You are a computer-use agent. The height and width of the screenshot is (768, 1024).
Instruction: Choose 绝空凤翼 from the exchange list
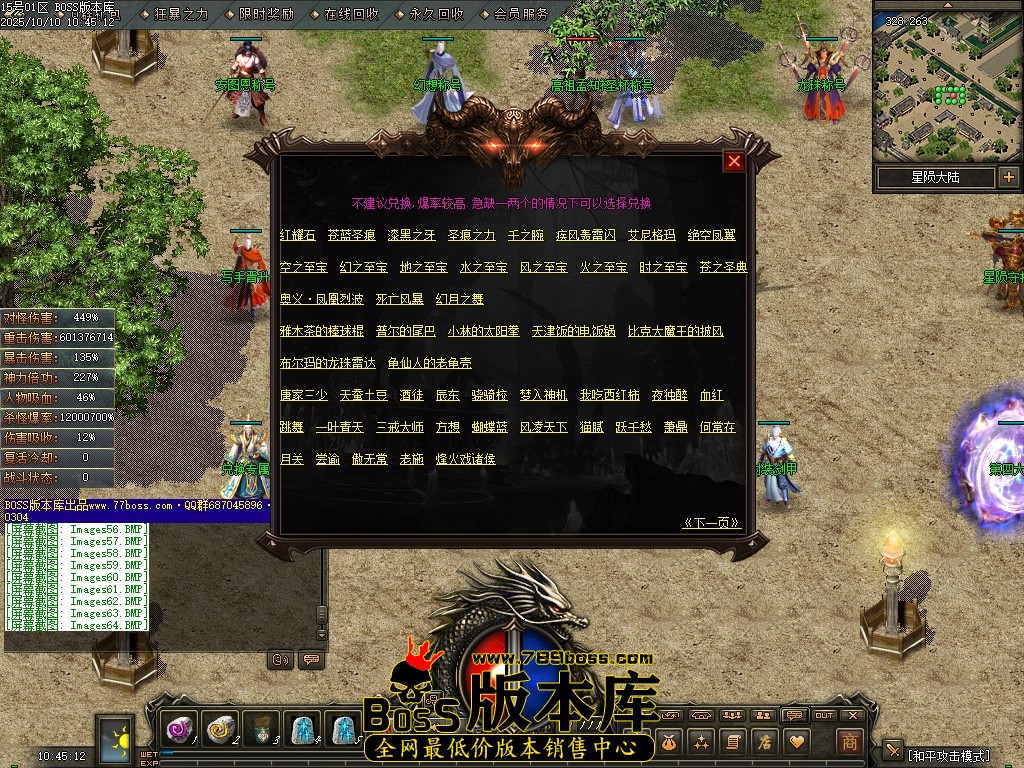point(711,236)
